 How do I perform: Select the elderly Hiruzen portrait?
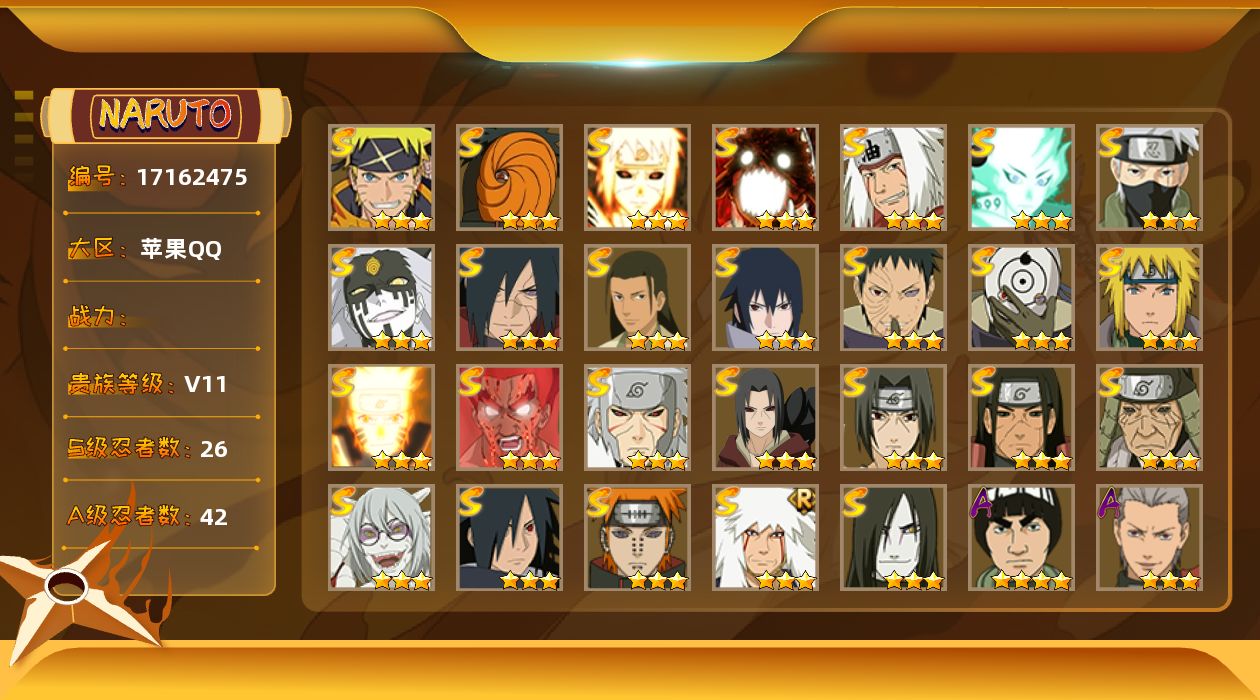tap(1149, 417)
